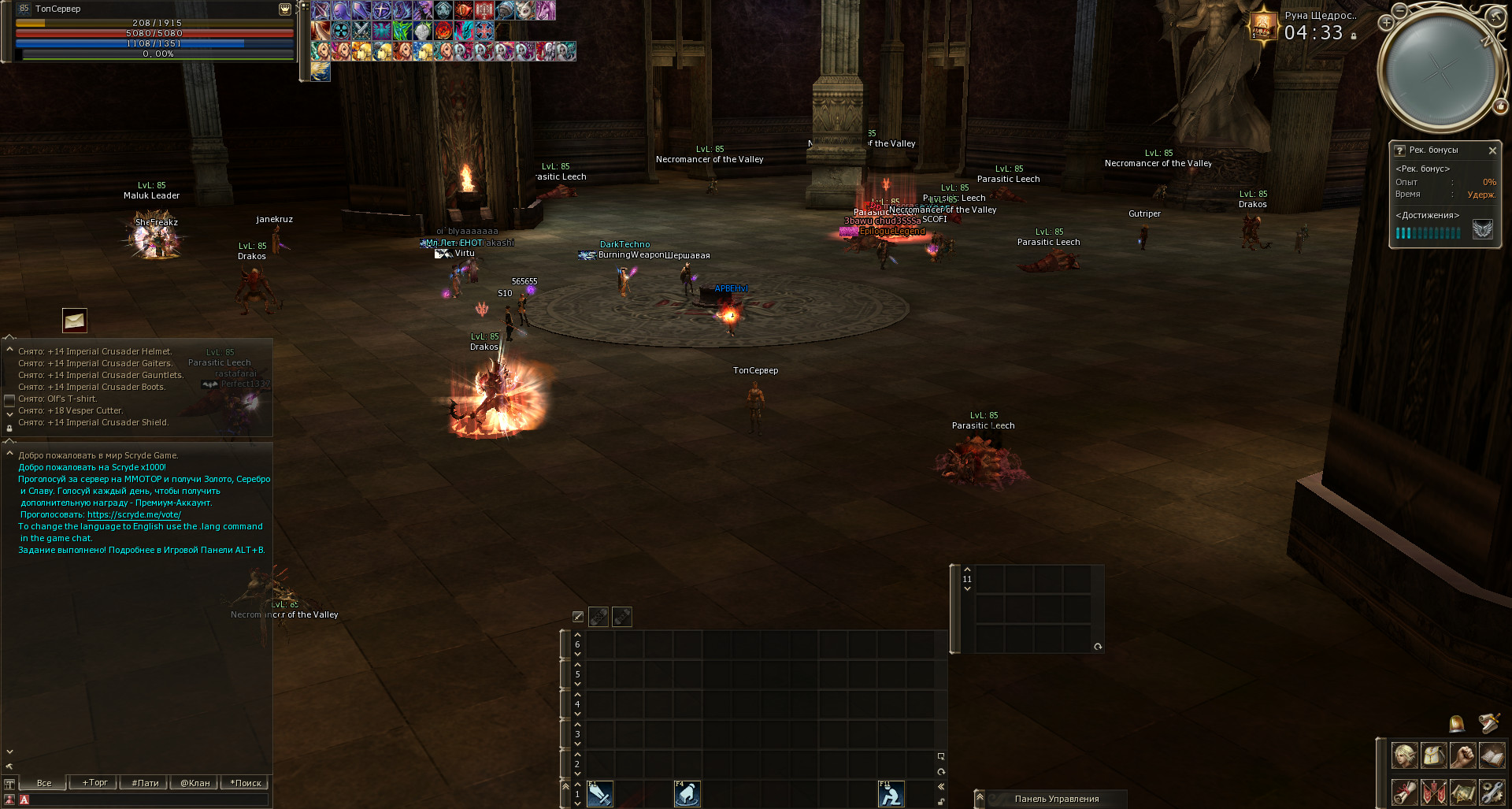The width and height of the screenshot is (1512, 809).
Task: Open the actions fist icon
Action: click(1462, 755)
